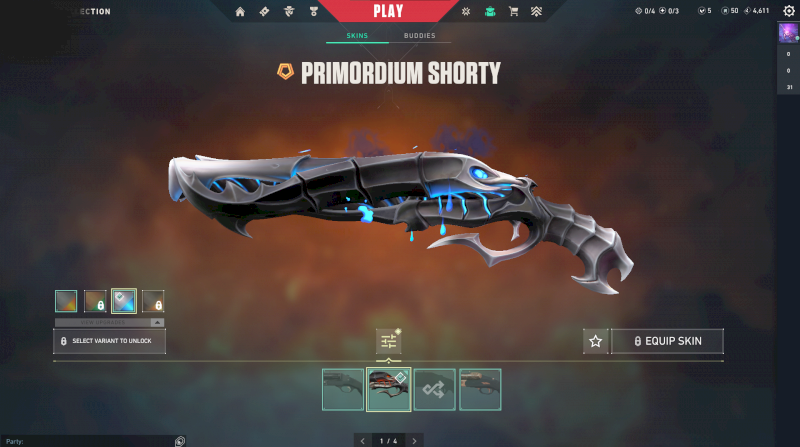The image size is (800, 447).
Task: Select the Skins tab
Action: pos(357,36)
